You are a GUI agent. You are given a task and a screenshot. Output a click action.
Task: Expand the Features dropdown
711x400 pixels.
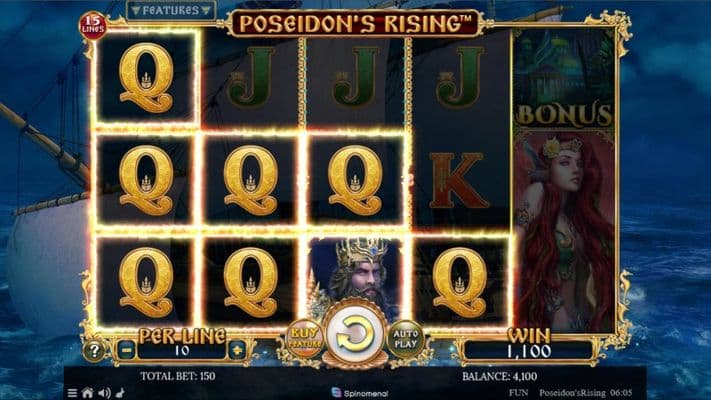coord(171,10)
